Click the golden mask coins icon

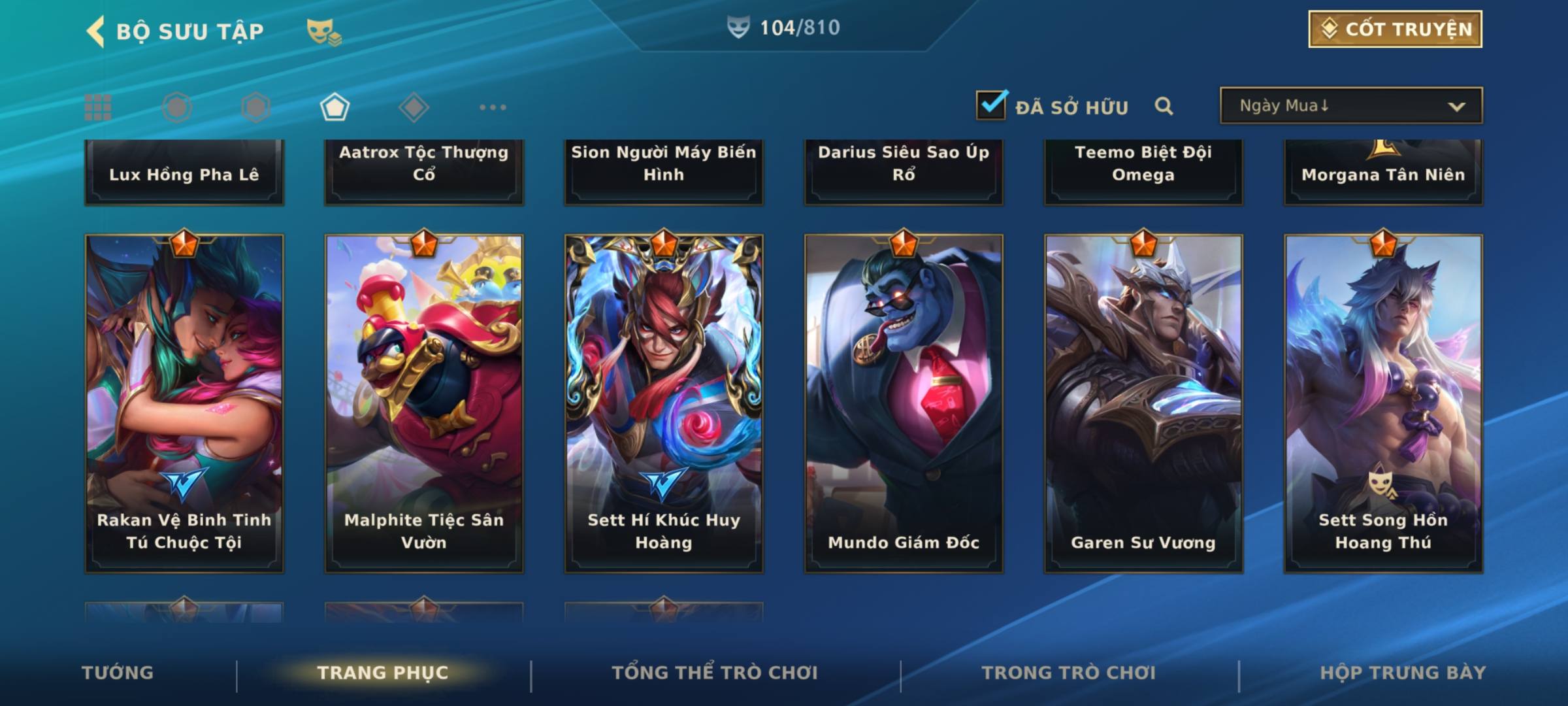pos(323,31)
